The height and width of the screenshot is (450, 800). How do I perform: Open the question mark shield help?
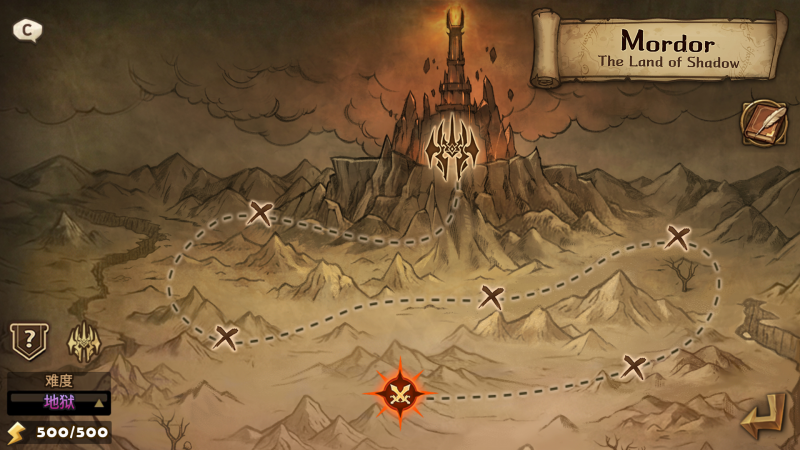pos(28,341)
